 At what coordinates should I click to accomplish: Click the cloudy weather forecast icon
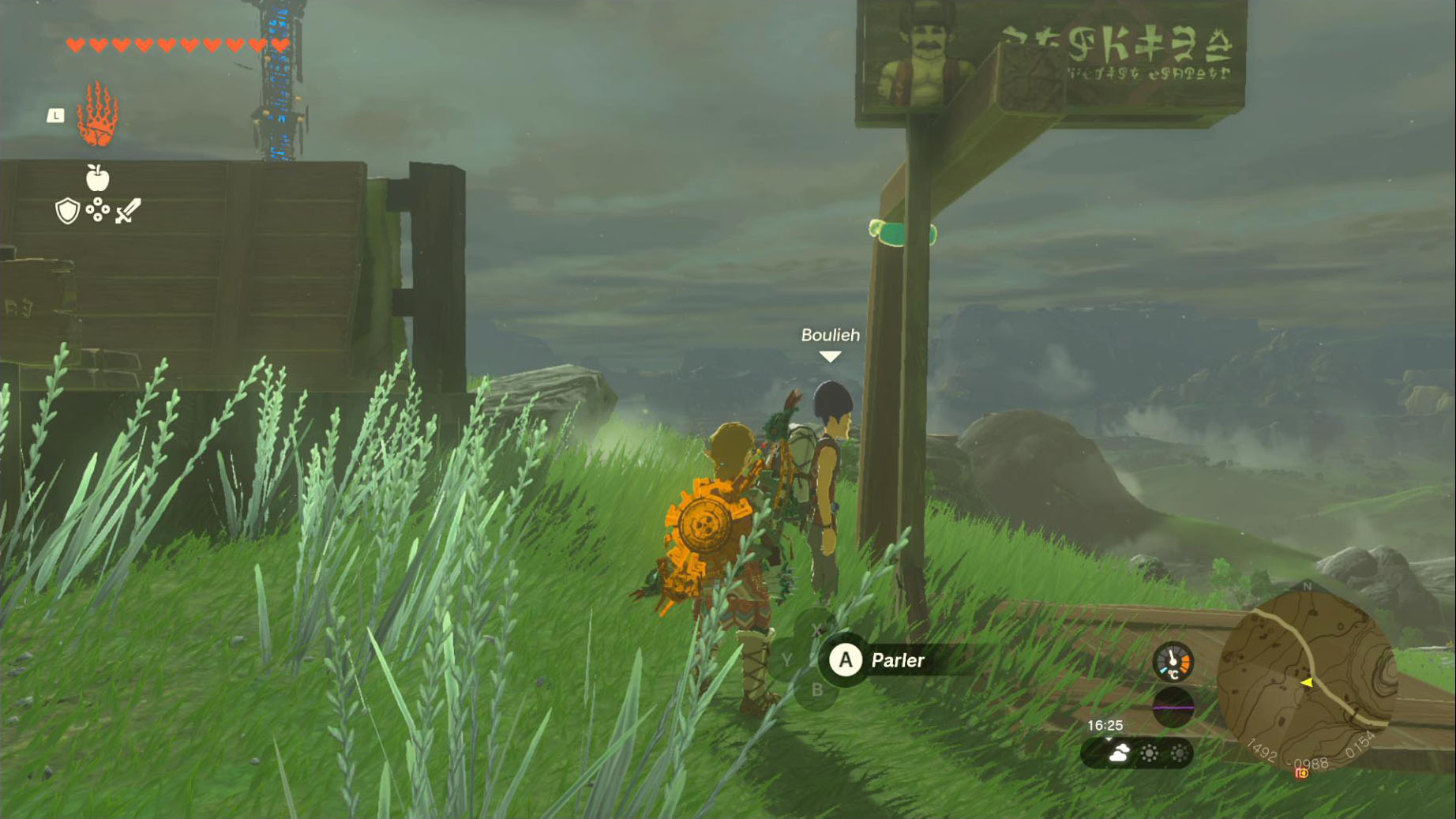pos(1119,753)
